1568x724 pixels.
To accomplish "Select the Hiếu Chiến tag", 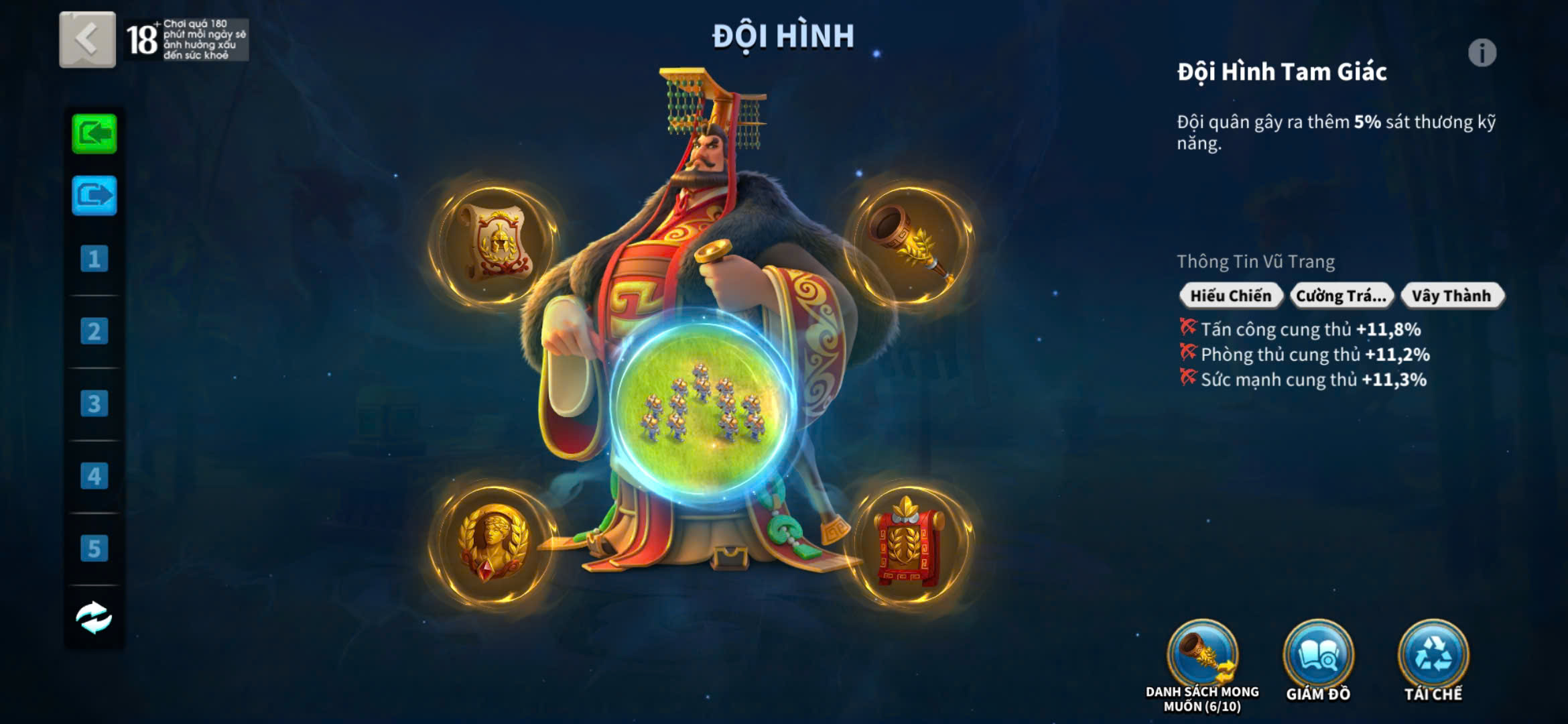I will pos(1230,296).
